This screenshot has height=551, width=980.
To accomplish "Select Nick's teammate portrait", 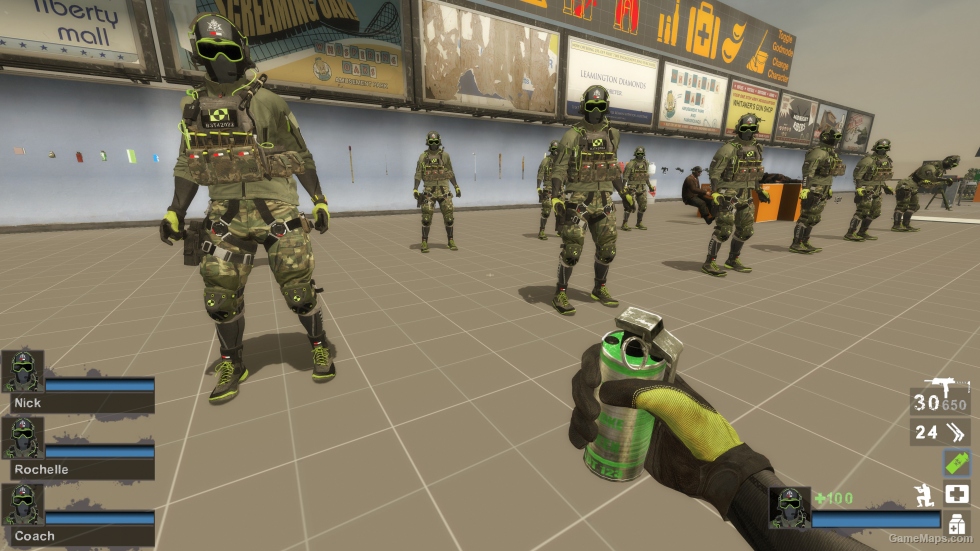I will (x=22, y=371).
